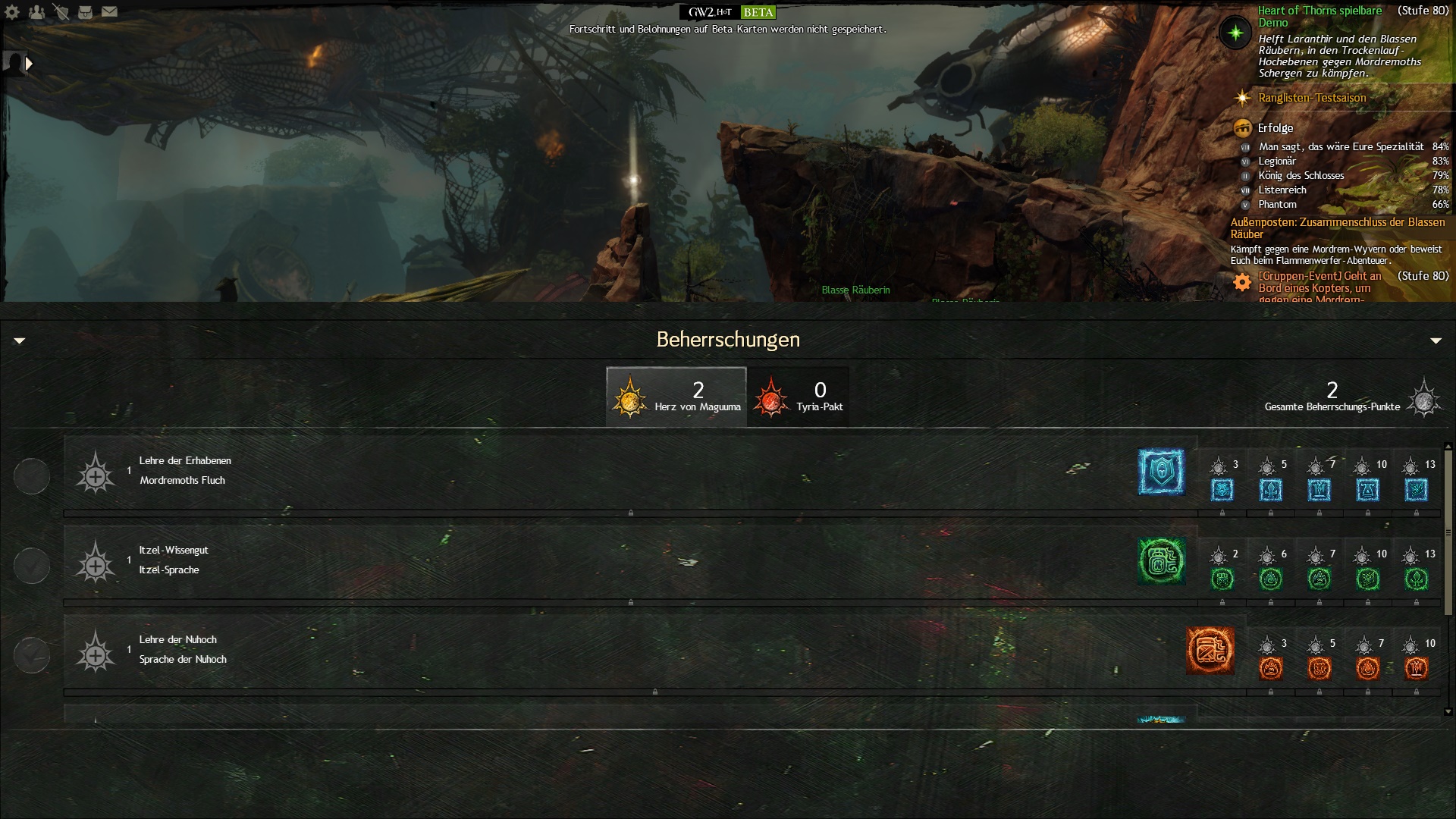This screenshot has height=819, width=1456.
Task: Open the Erfolge achievements tracker header
Action: [x=1276, y=128]
